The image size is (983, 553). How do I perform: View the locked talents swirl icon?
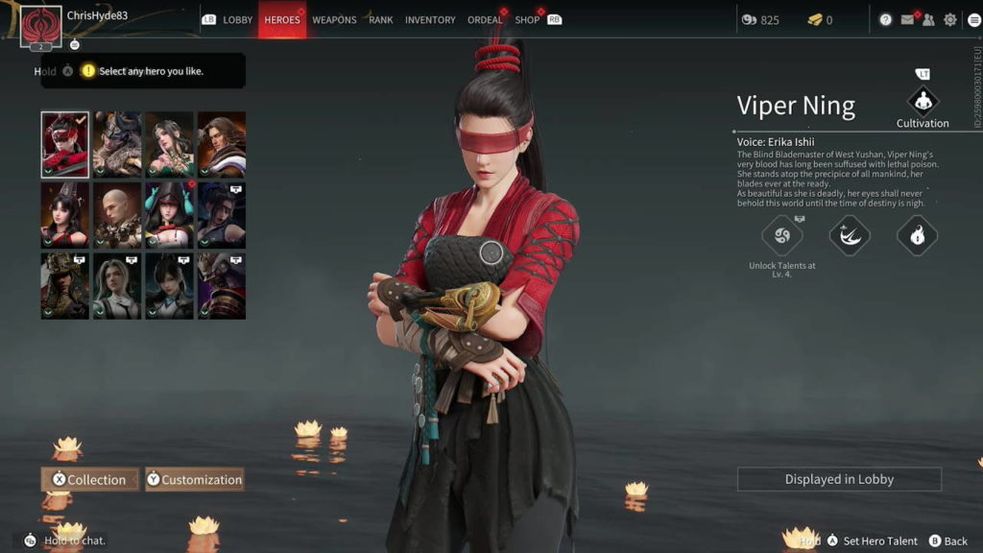point(782,236)
